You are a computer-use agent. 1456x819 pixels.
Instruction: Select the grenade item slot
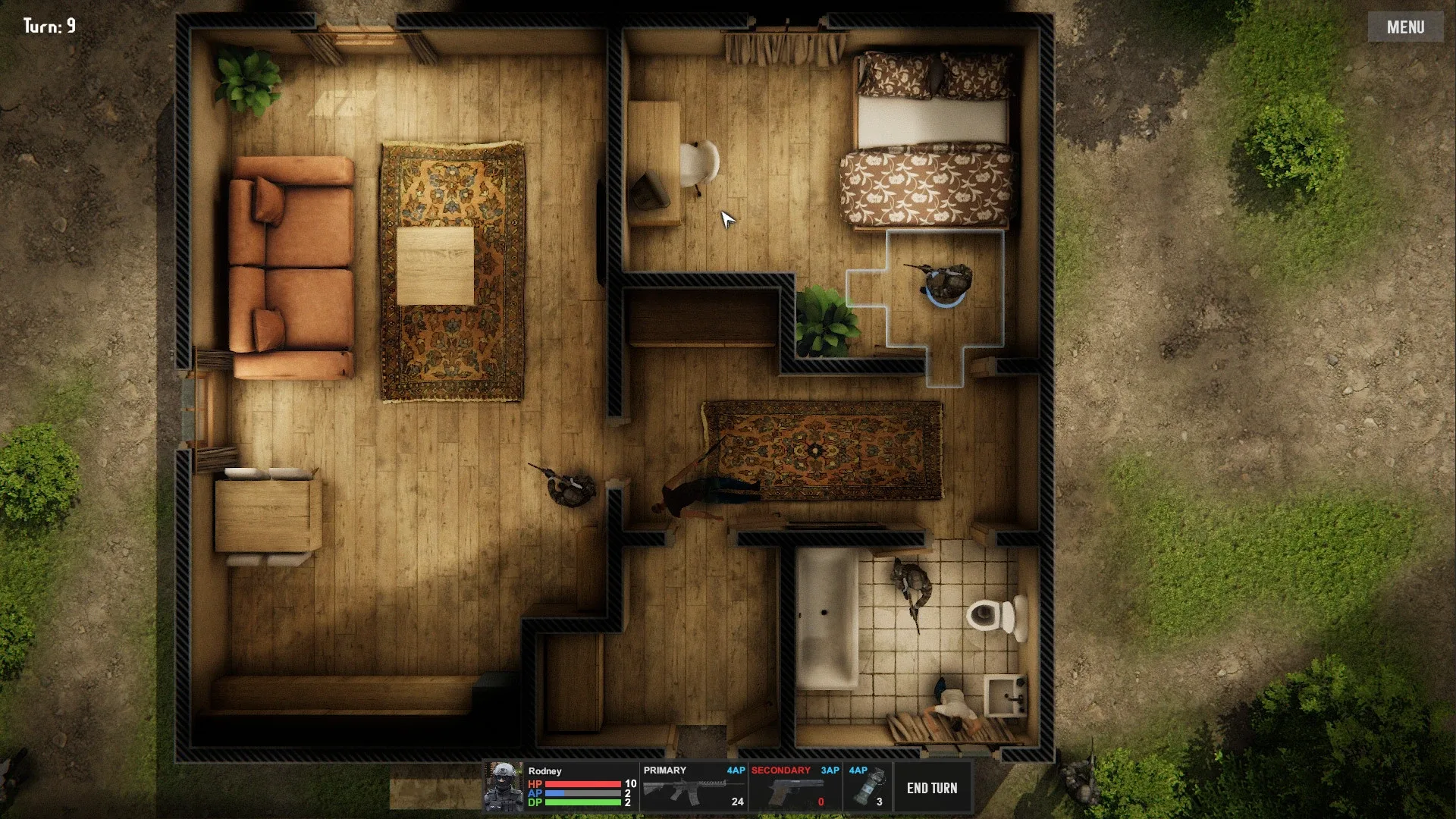(868, 788)
